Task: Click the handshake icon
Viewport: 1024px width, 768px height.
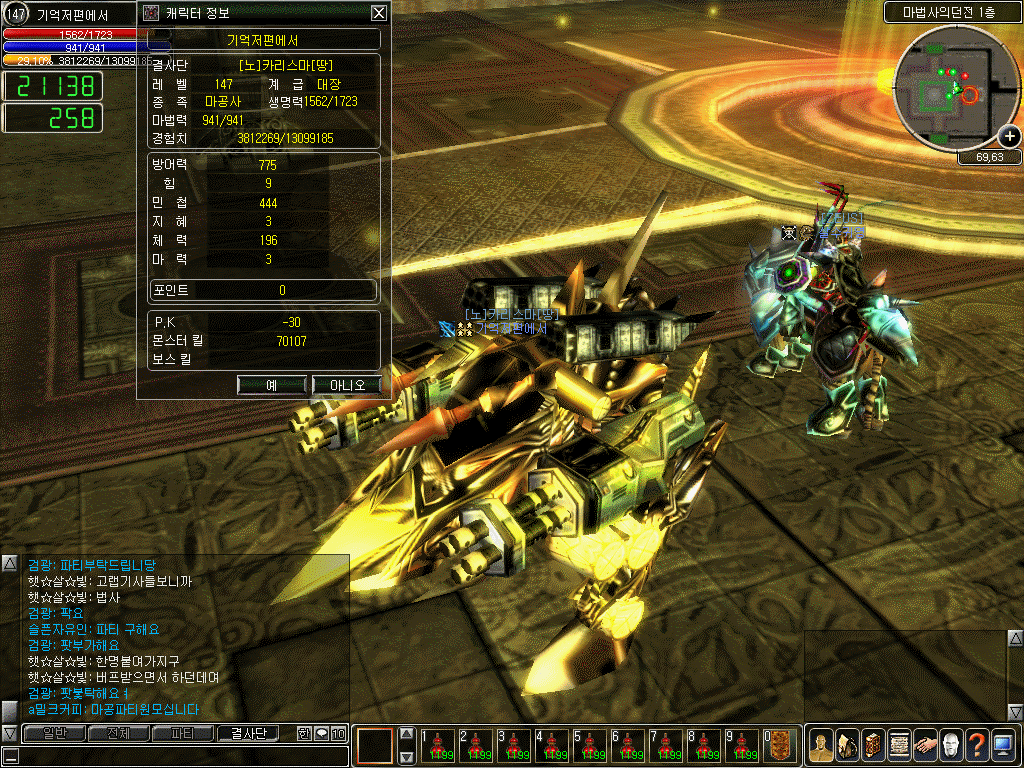Action: point(925,745)
